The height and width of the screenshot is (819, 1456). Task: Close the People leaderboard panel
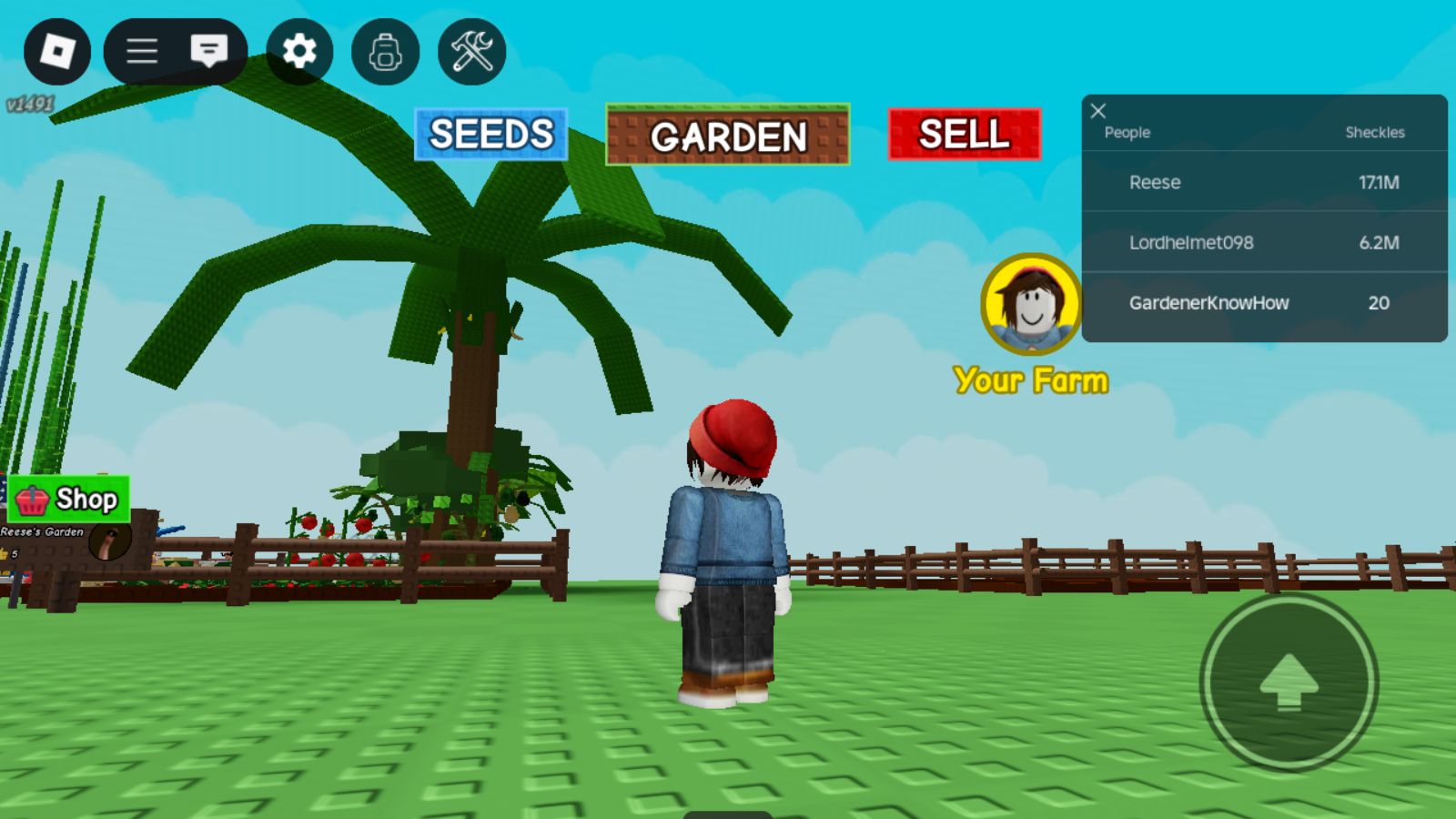[x=1098, y=111]
